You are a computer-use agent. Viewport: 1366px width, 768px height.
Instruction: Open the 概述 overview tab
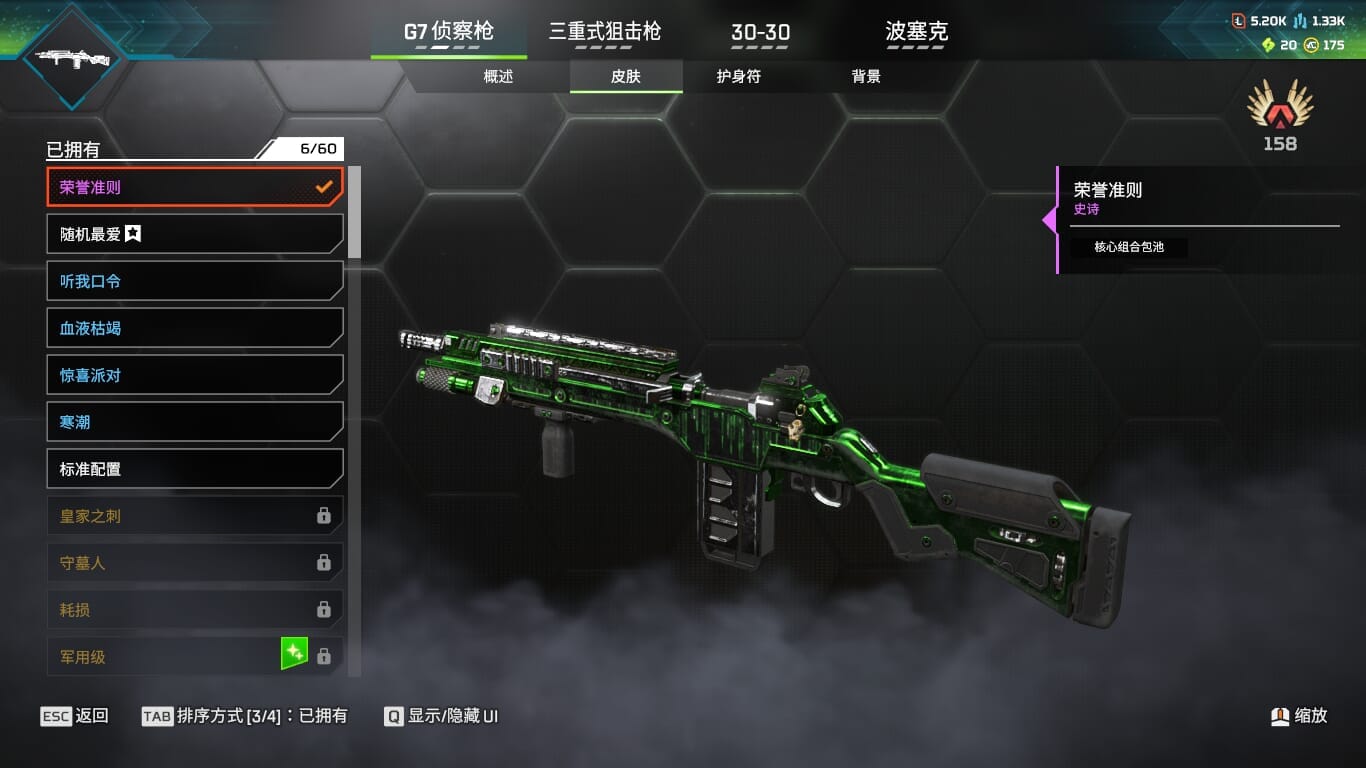click(498, 76)
